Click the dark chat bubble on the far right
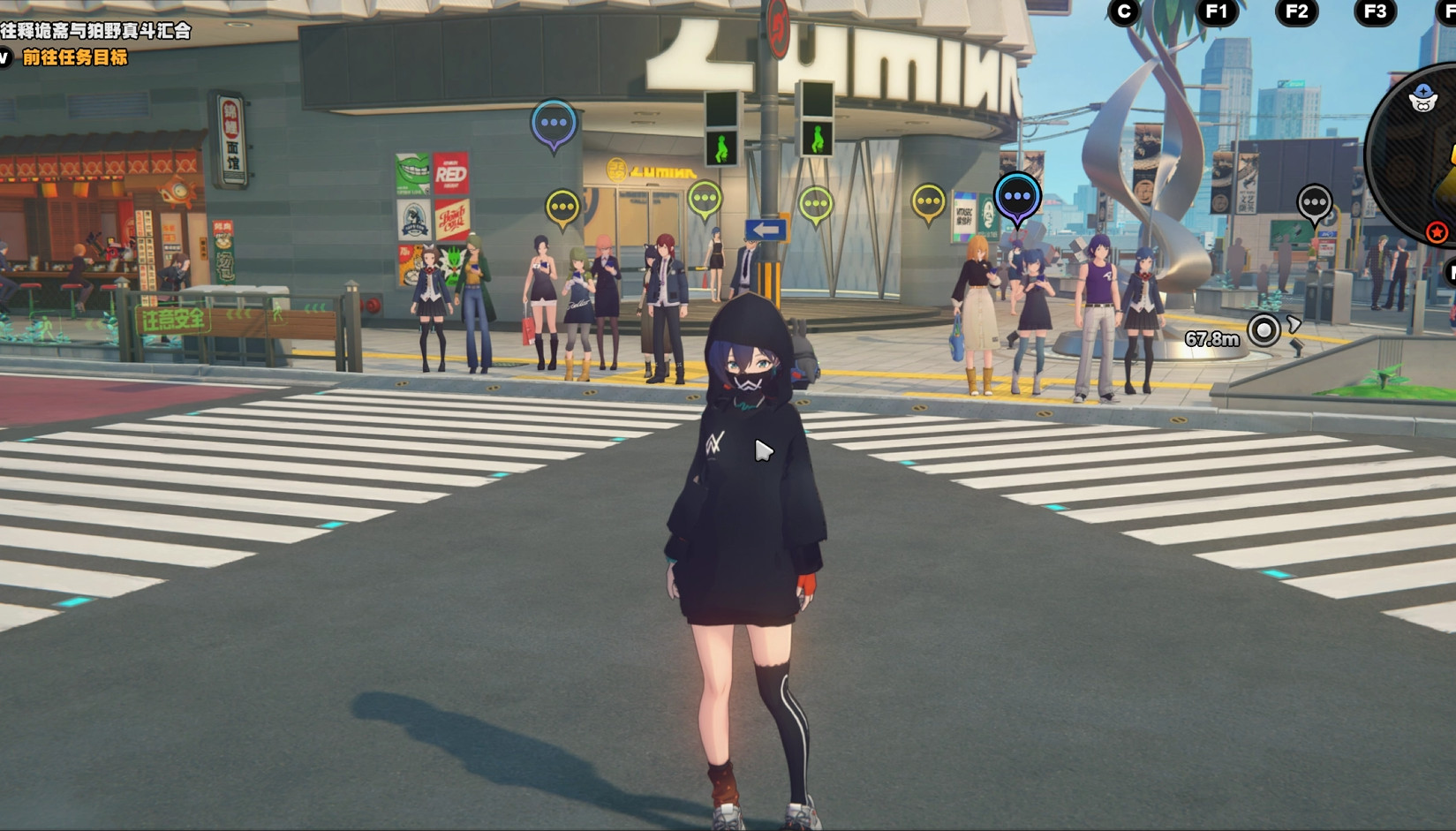Viewport: 1456px width, 831px height. click(x=1313, y=203)
